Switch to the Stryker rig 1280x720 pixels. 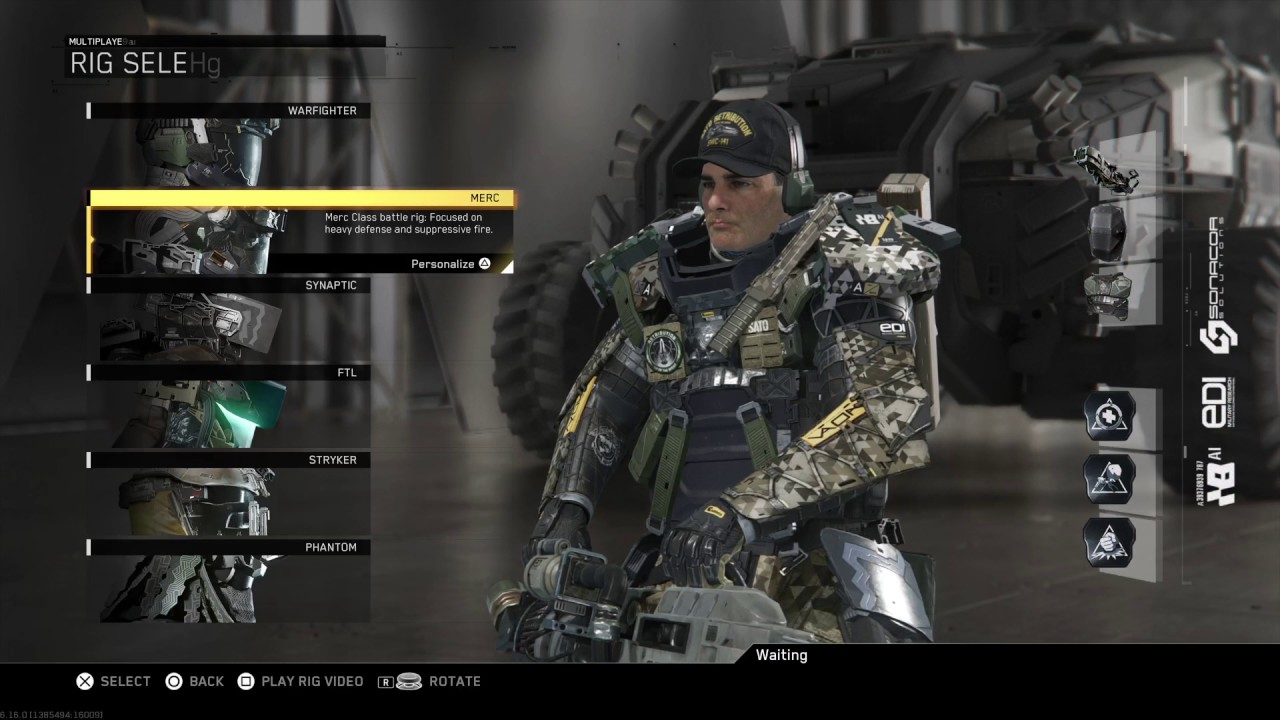(x=228, y=493)
